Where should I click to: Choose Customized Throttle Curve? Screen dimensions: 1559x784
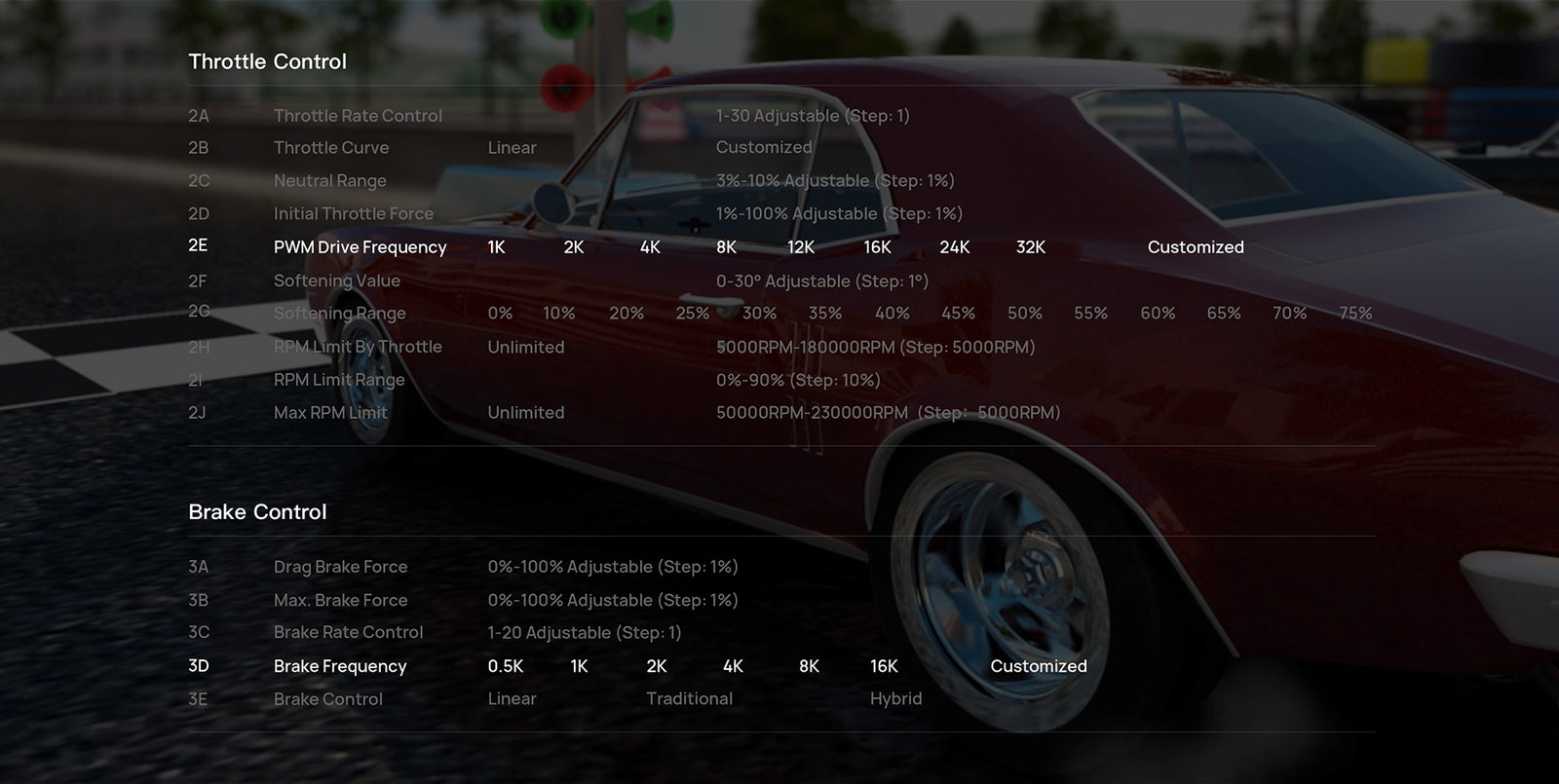click(763, 148)
